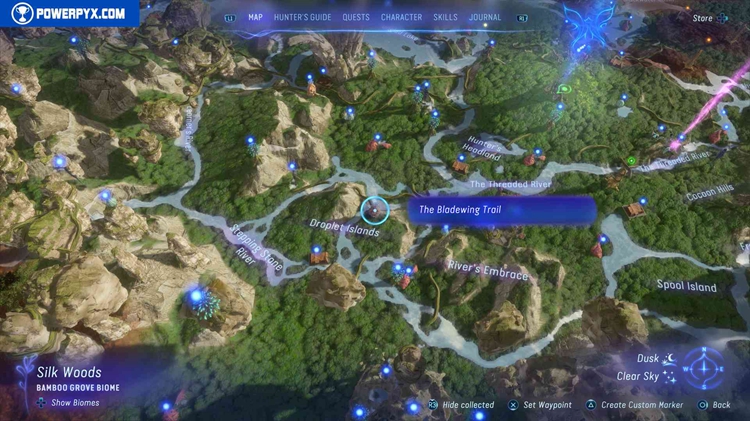Open the Hunter's Guide tab

(304, 17)
